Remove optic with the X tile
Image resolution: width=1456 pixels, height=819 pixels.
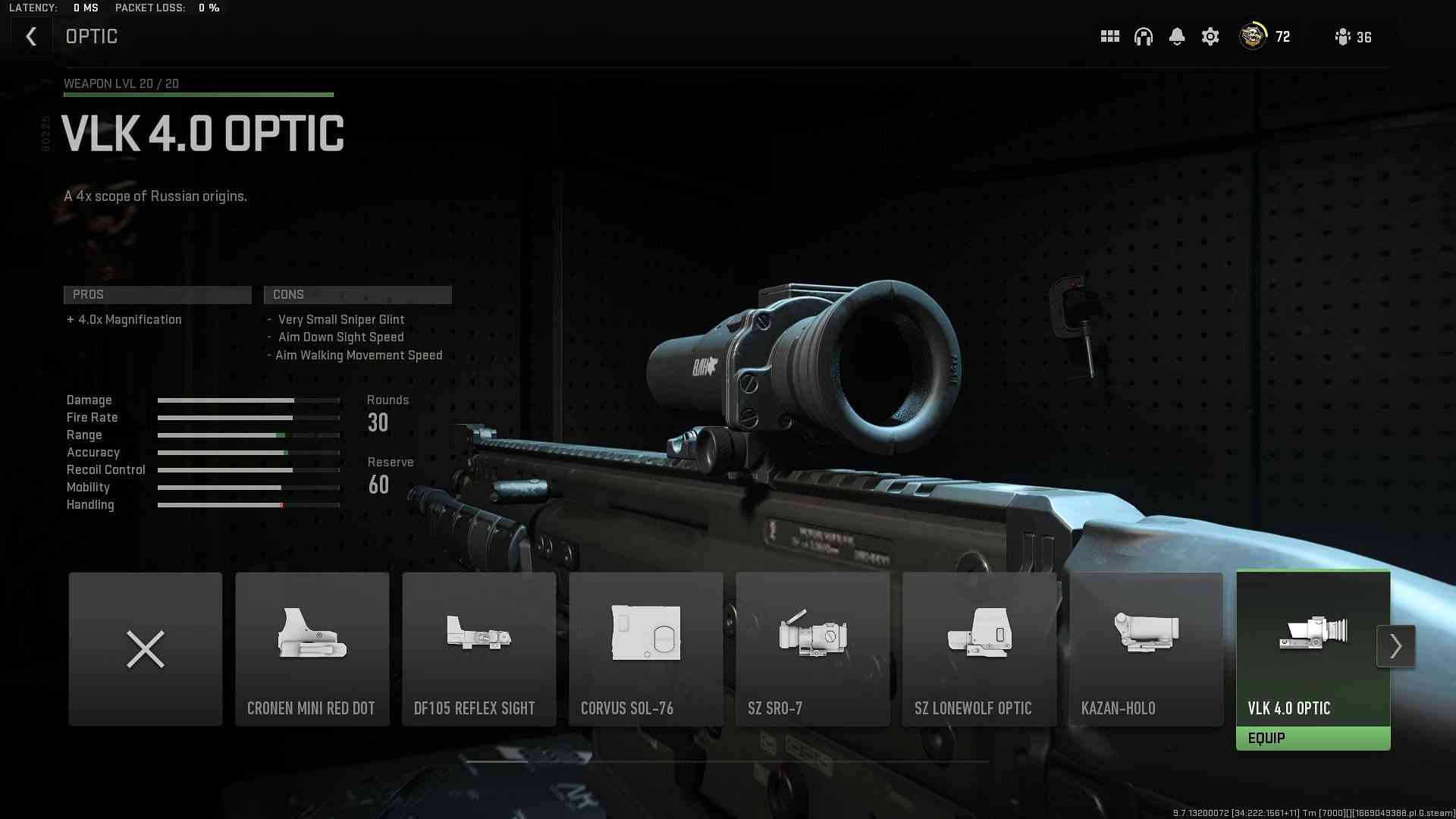(x=146, y=649)
